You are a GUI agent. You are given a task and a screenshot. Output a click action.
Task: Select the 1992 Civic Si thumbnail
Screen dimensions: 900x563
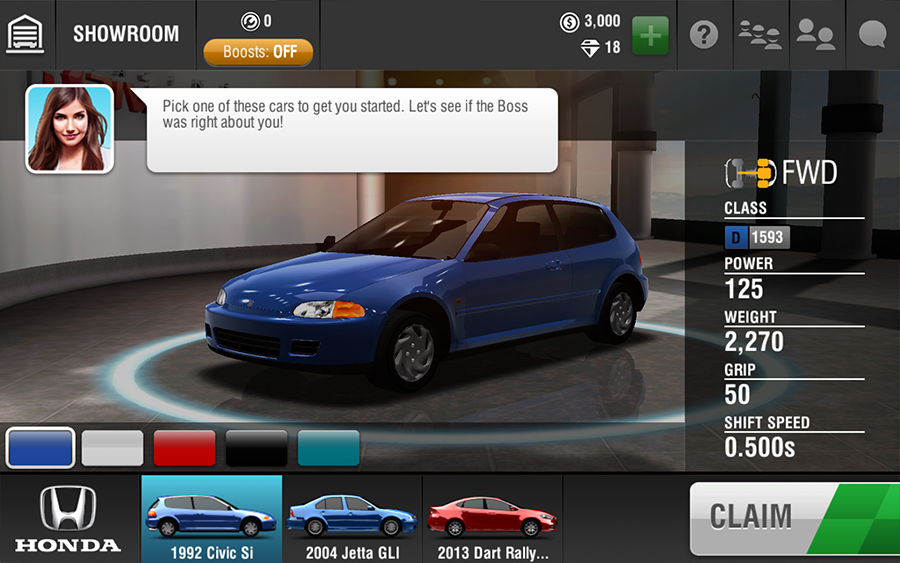[211, 519]
